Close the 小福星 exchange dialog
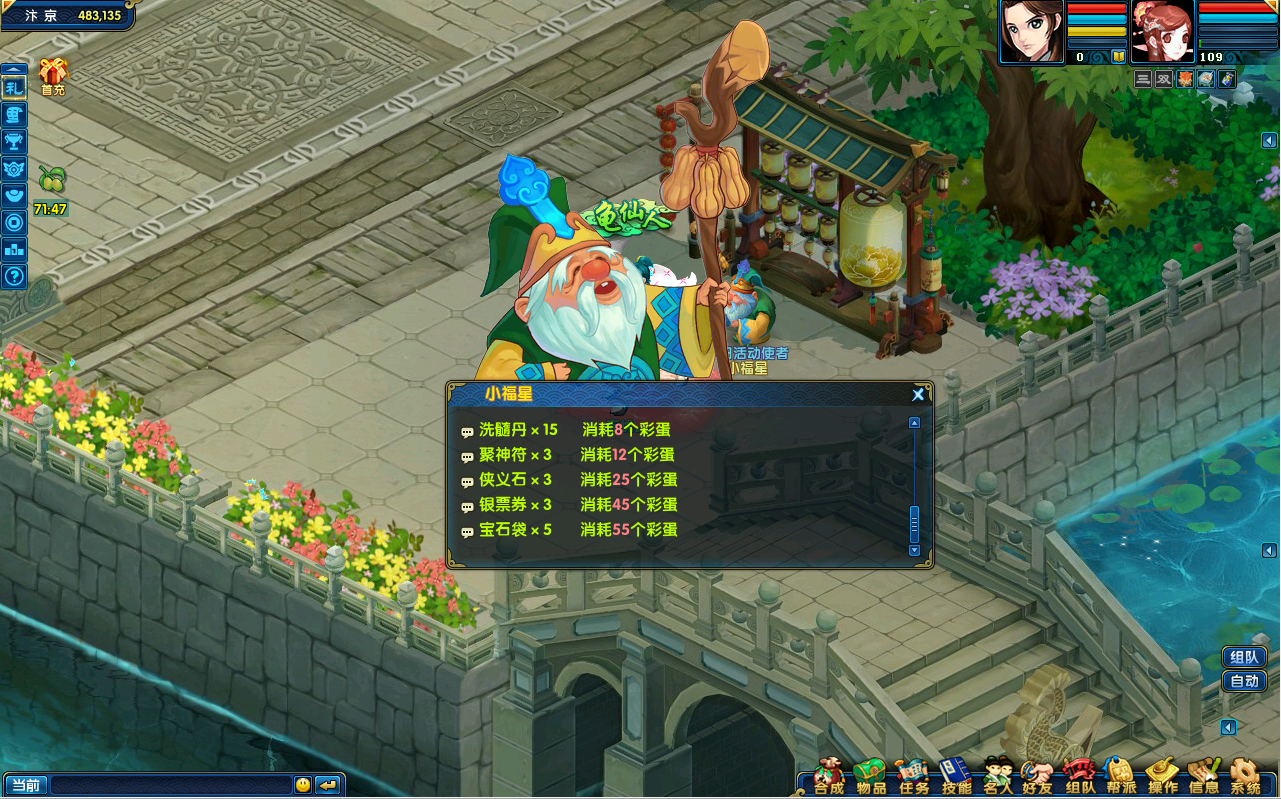The width and height of the screenshot is (1281, 799). 918,395
